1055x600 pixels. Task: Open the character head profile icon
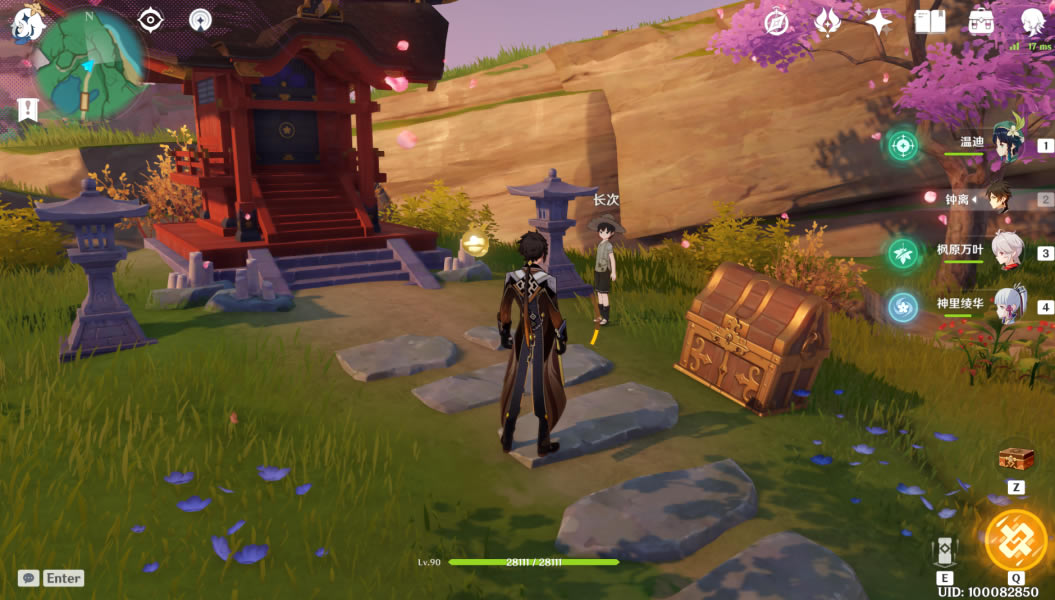(1032, 22)
